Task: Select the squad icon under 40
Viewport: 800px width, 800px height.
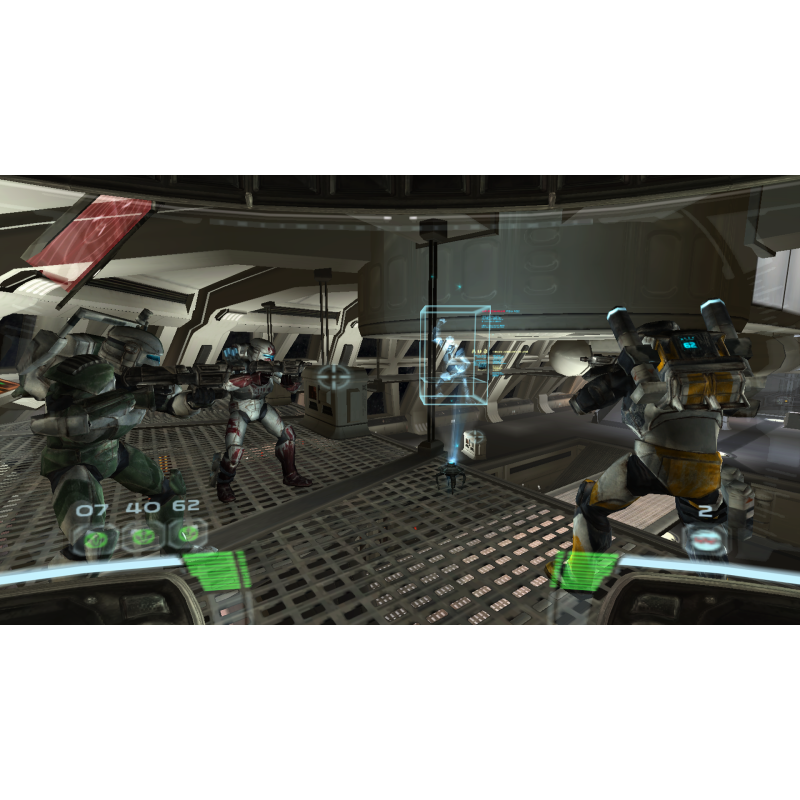Action: pos(142,537)
